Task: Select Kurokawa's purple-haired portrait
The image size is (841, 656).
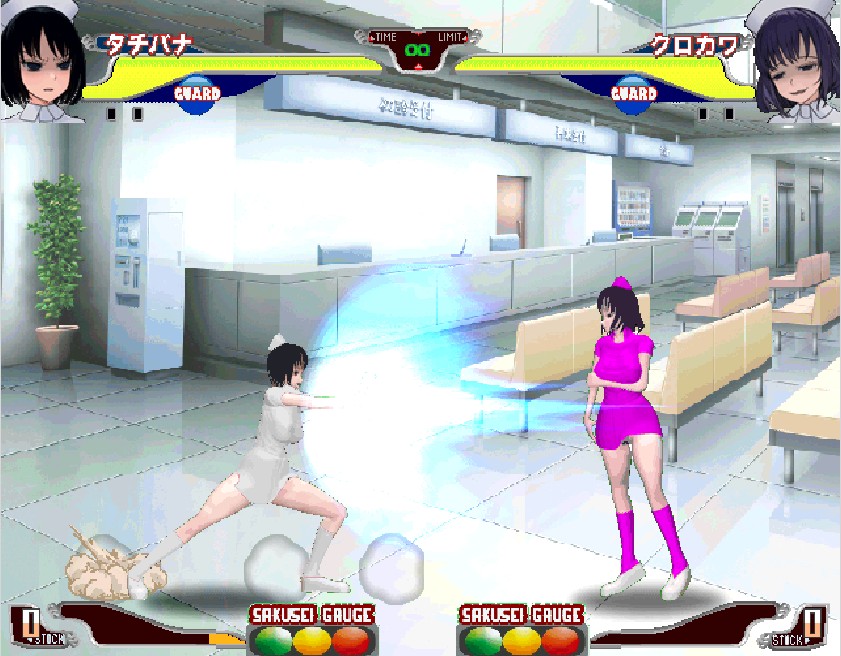Action: click(x=796, y=60)
